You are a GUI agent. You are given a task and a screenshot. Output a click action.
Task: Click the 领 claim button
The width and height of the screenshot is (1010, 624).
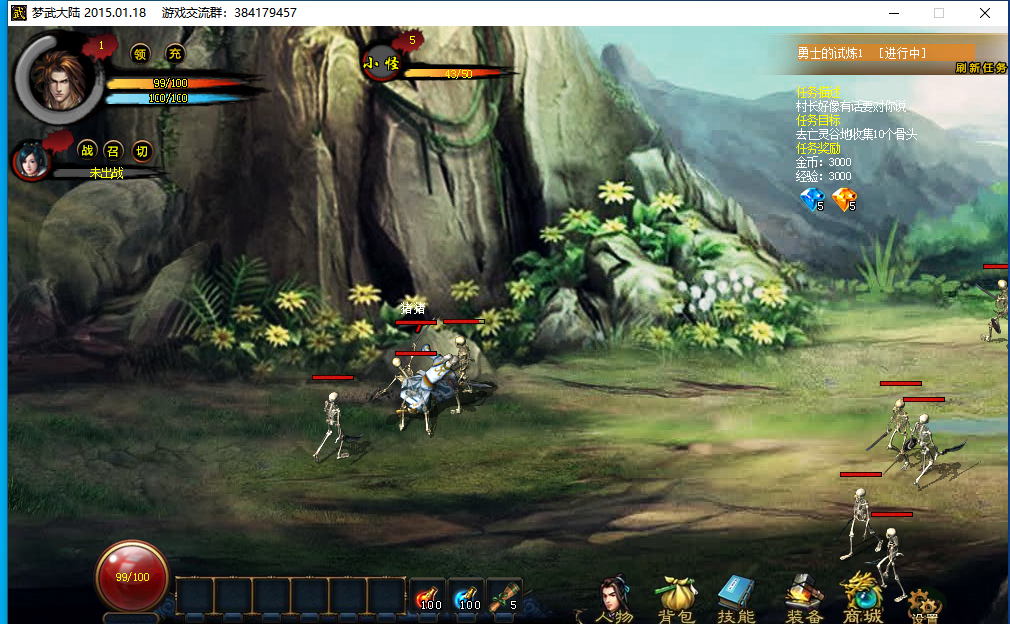pyautogui.click(x=141, y=54)
